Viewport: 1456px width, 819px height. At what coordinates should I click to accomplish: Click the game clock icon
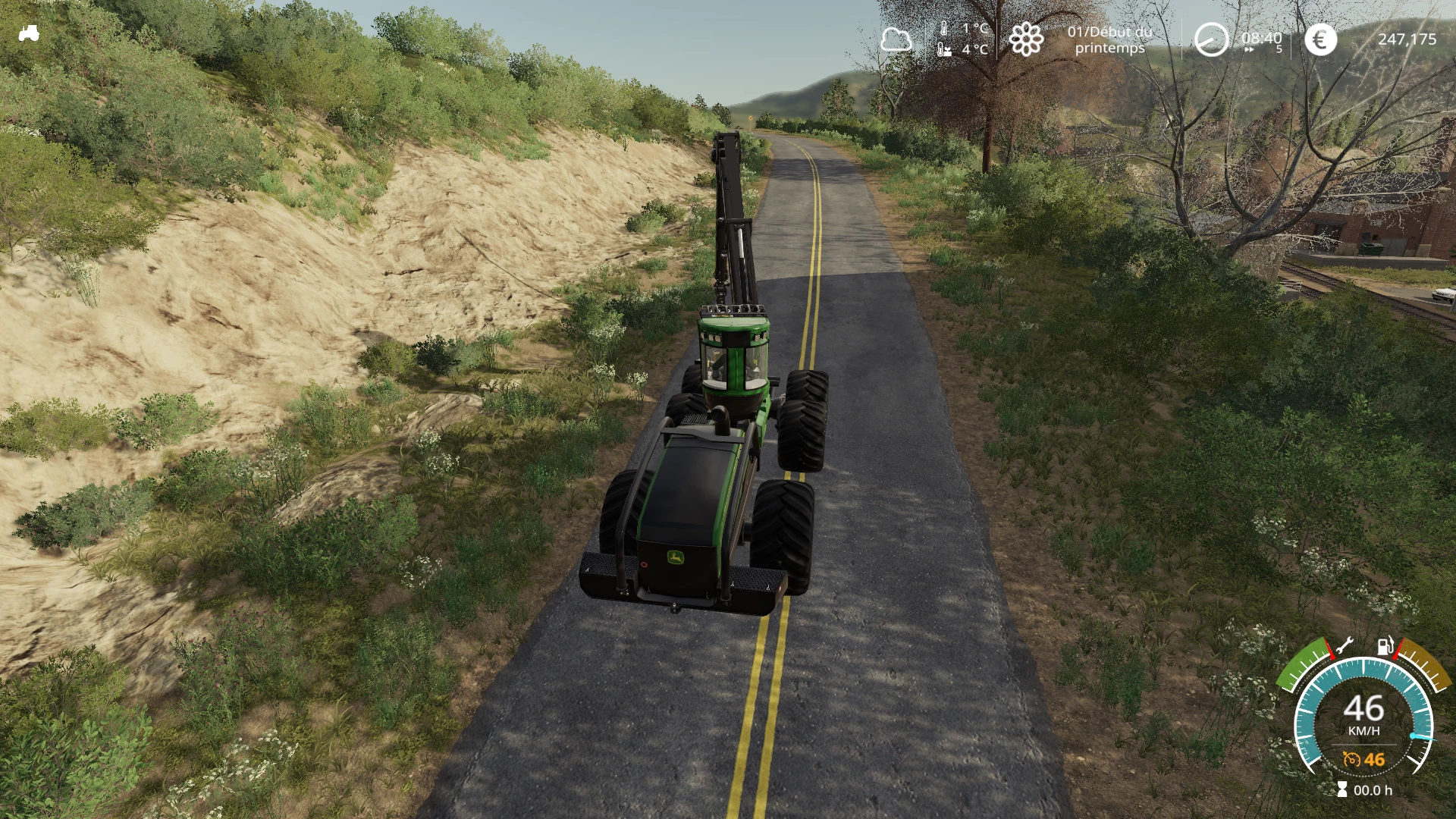pyautogui.click(x=1210, y=39)
